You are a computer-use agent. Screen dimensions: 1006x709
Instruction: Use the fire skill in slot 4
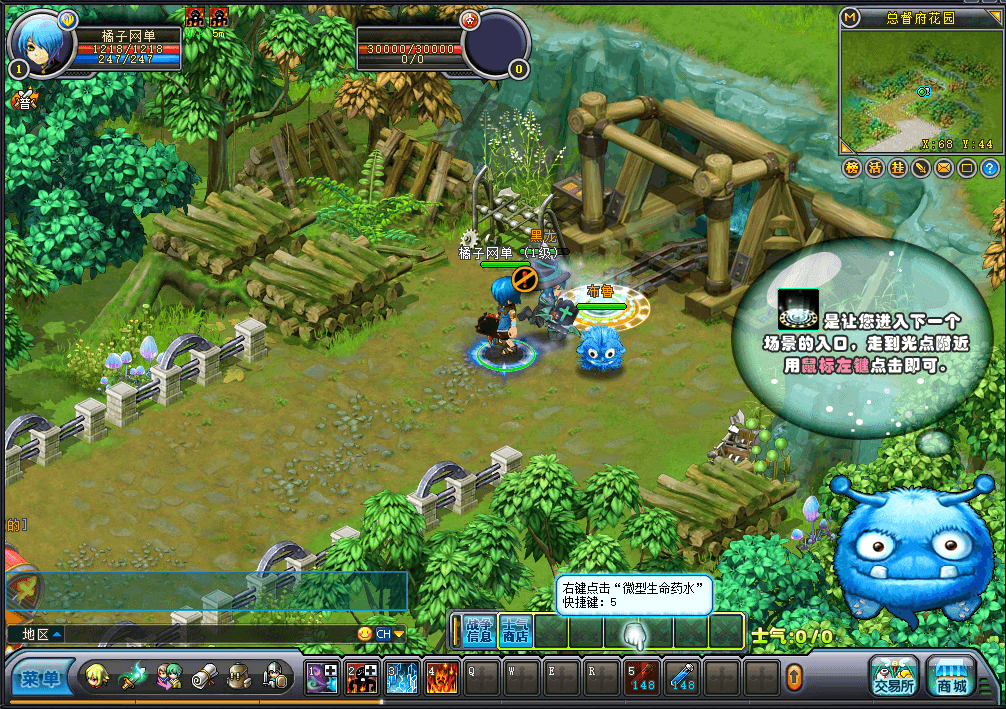pos(441,677)
